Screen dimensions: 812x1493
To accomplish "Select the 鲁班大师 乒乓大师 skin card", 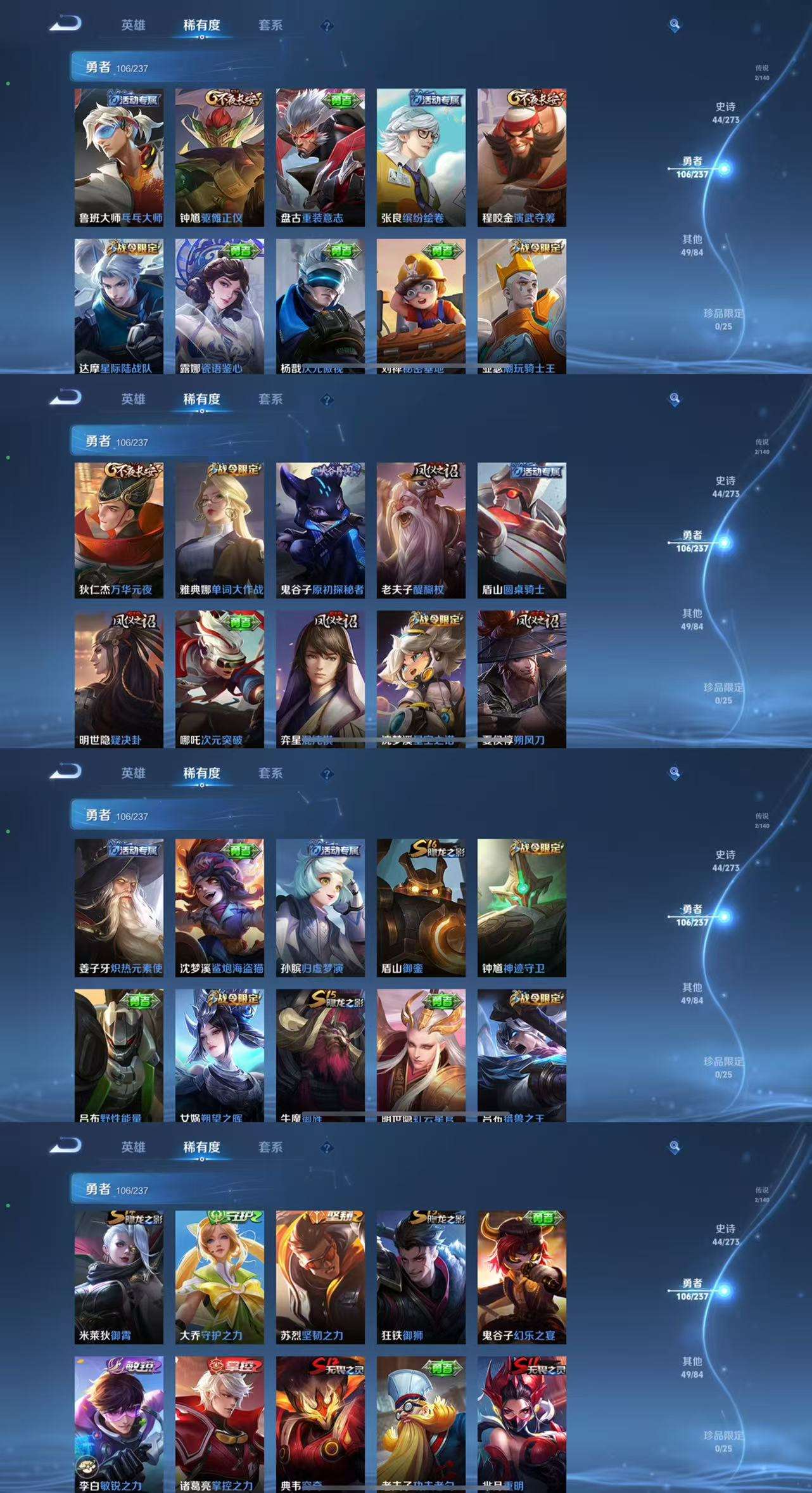I will click(x=118, y=157).
